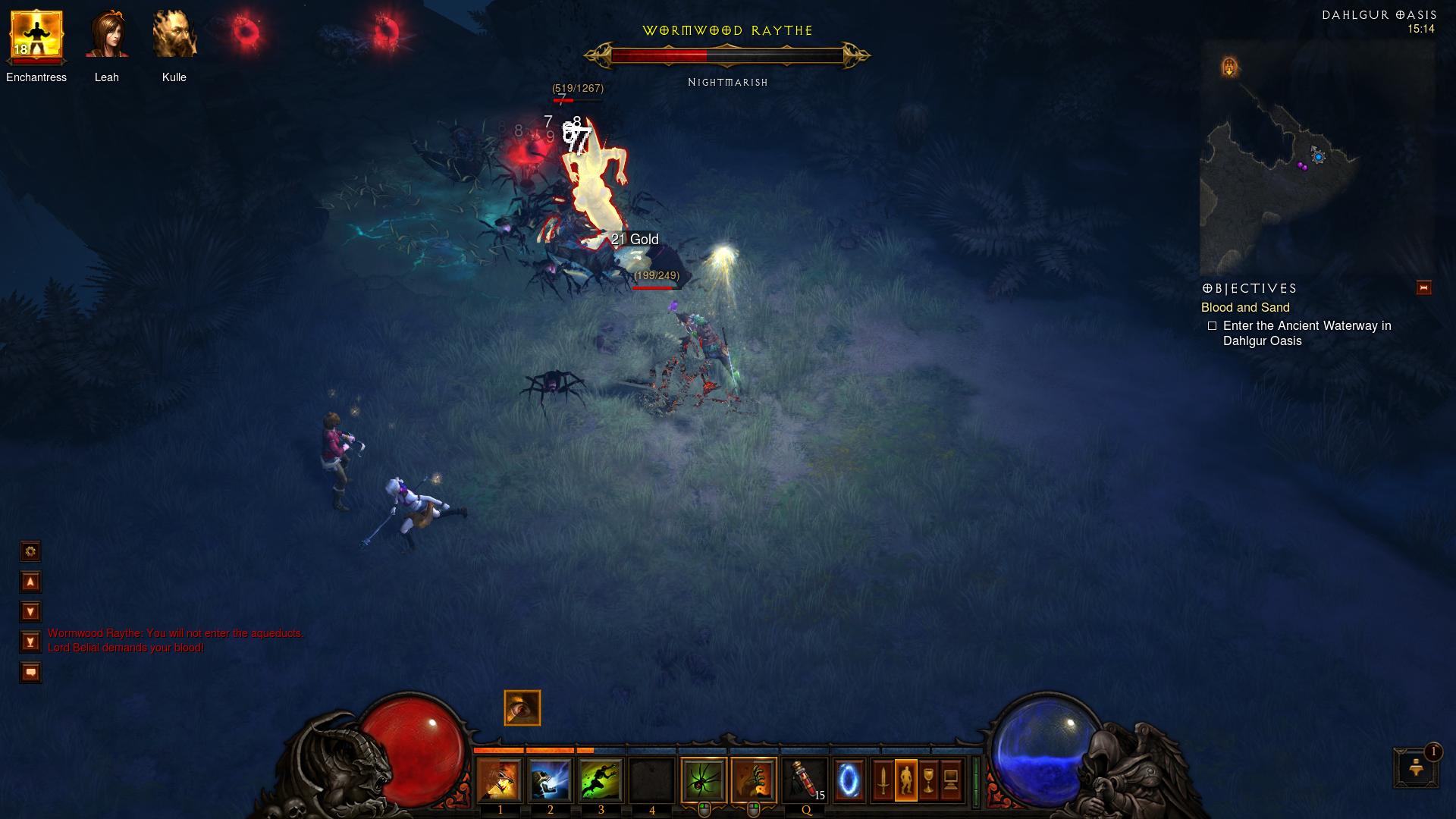Viewport: 1456px width, 819px height.
Task: Select the grasping hand skill on right mouse
Action: pos(754,780)
